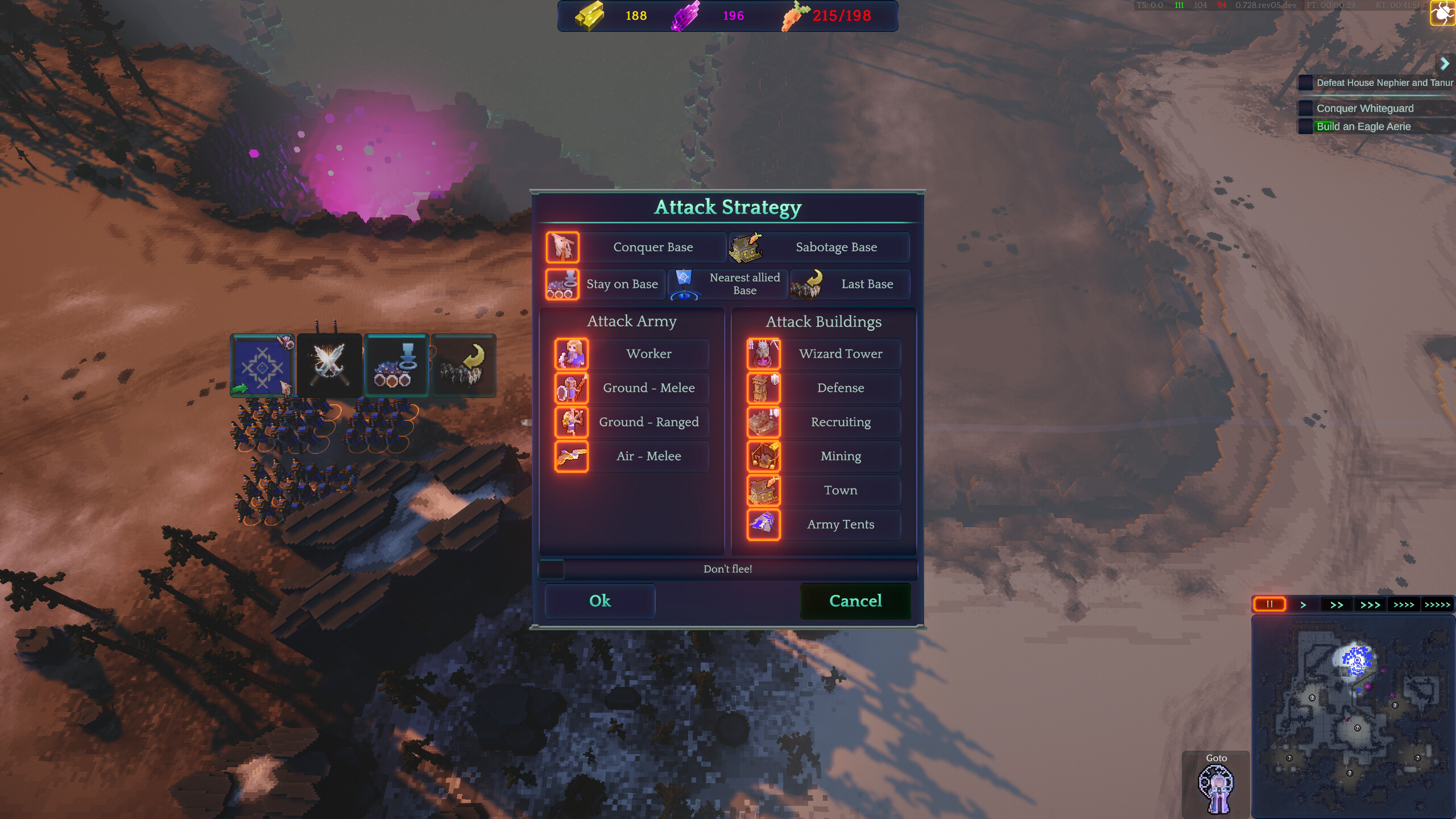
Task: Click the stay command icon in army panel
Action: pos(396,365)
